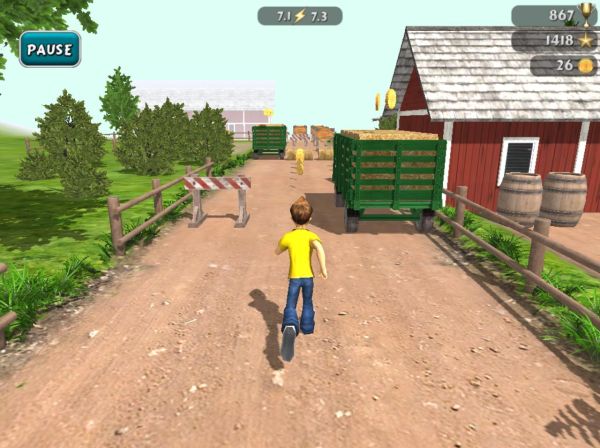This screenshot has height=448, width=600.
Task: Pause the game with the PAUSE button
Action: coord(50,49)
